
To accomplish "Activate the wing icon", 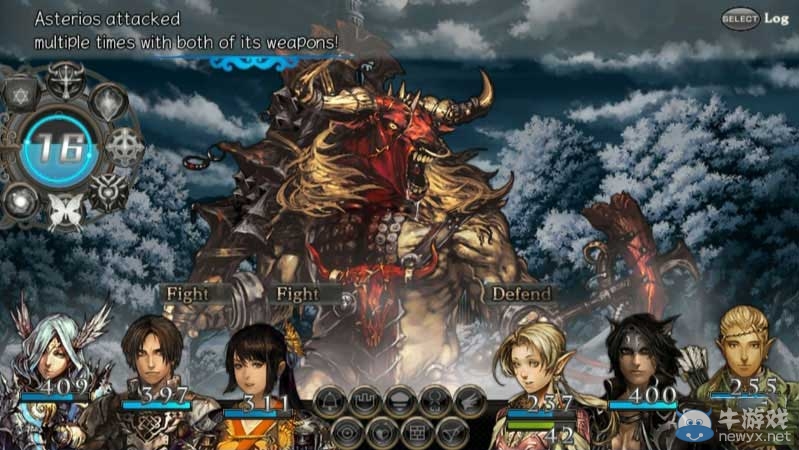I will click(x=469, y=402).
